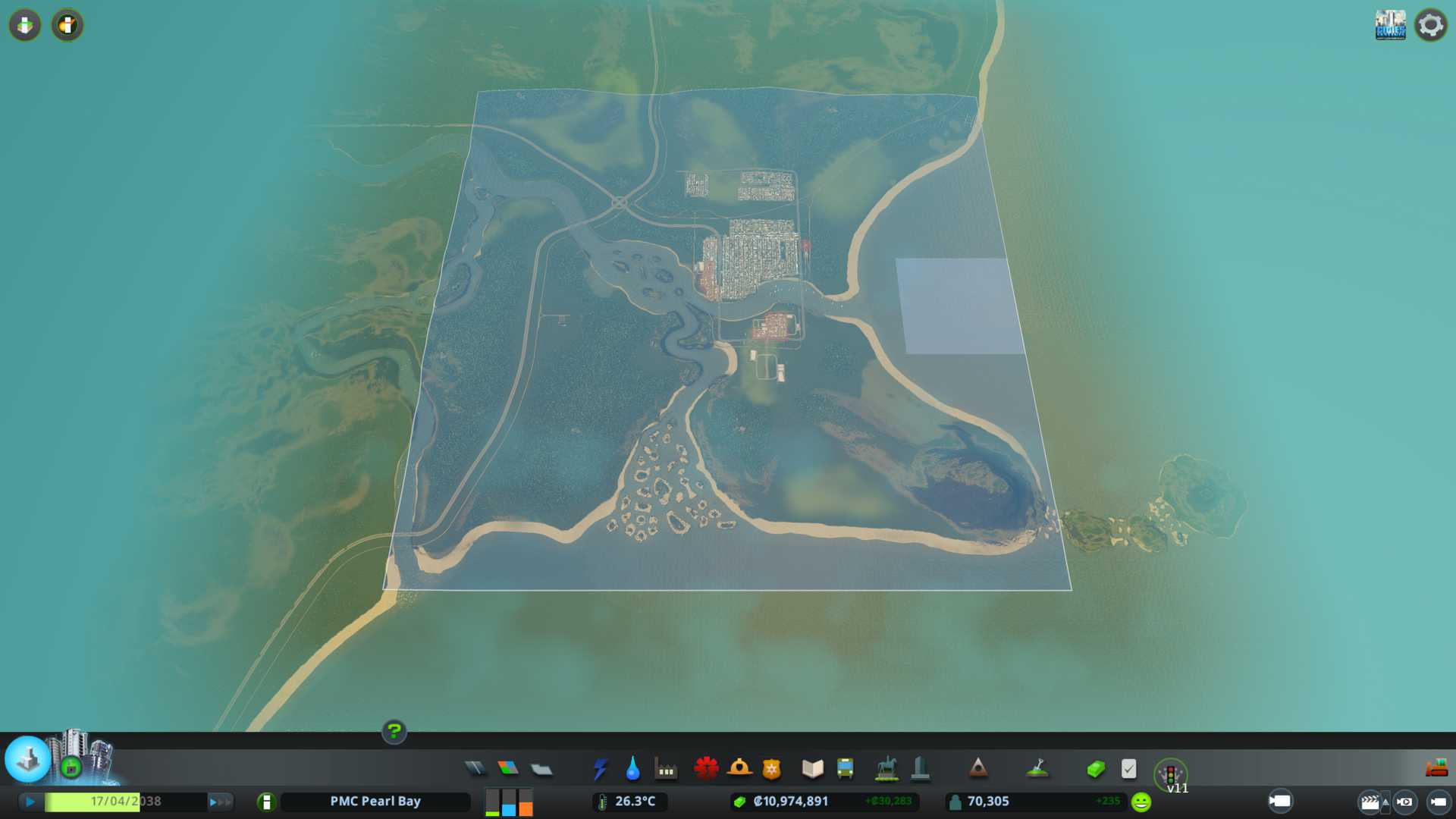1456x819 pixels.
Task: Open the Landscaping shovel menu
Action: pyautogui.click(x=1037, y=769)
